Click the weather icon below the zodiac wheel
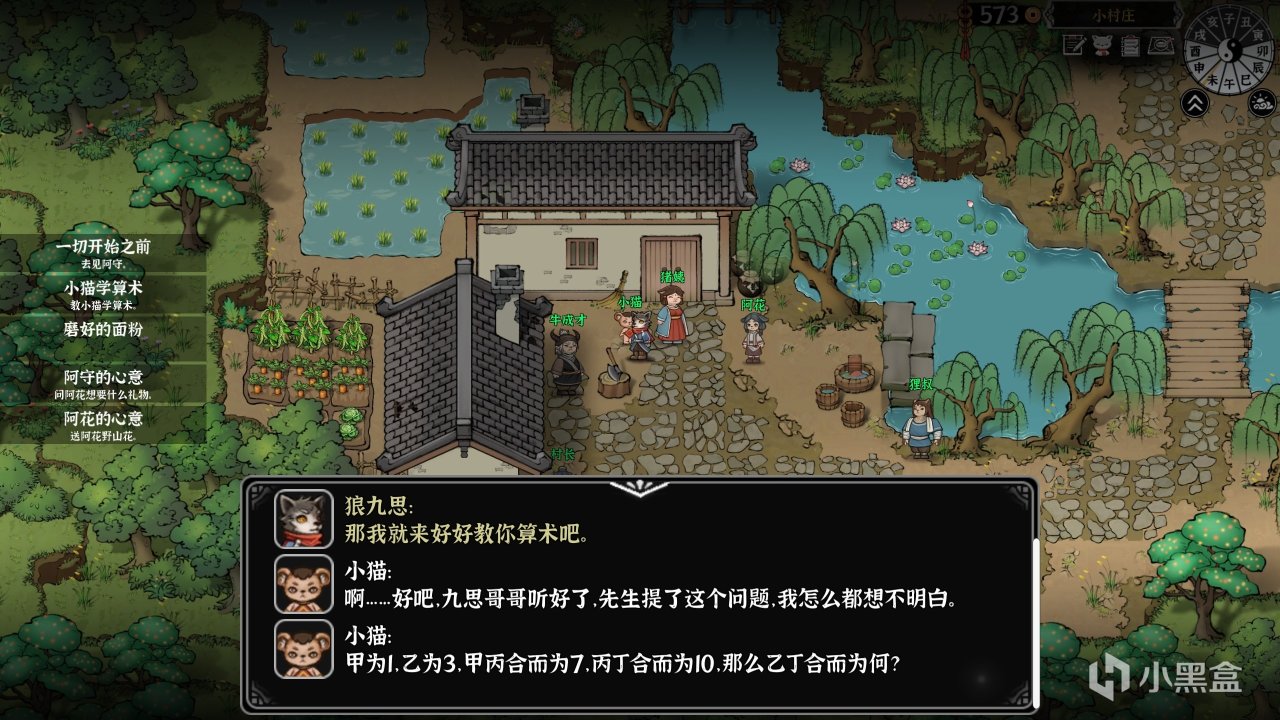1280x720 pixels. tap(1260, 101)
